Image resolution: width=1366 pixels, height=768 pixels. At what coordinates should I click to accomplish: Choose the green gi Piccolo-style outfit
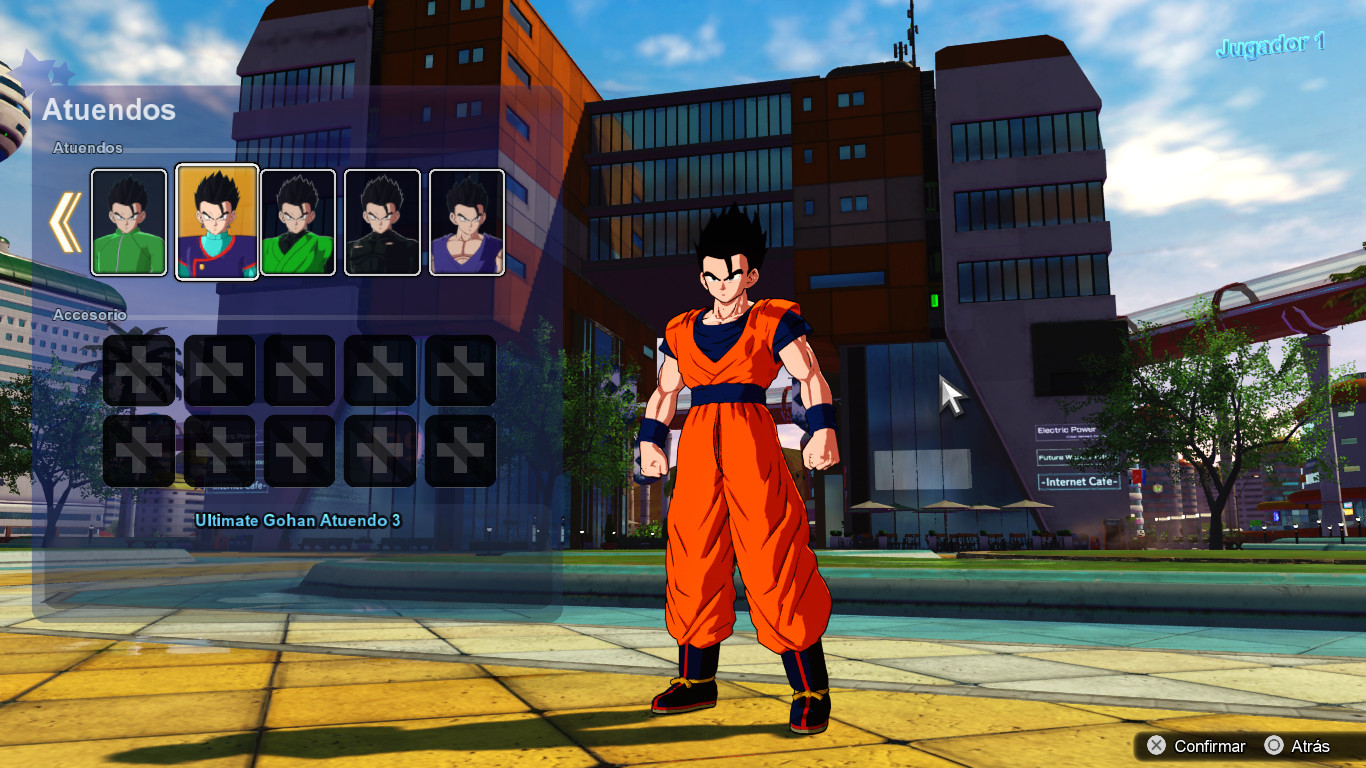coord(298,221)
